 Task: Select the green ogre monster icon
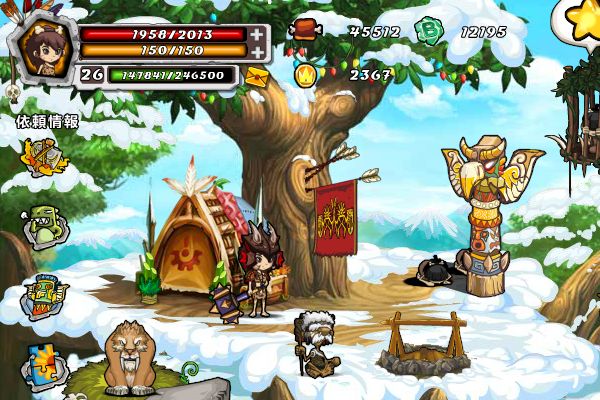(44, 226)
